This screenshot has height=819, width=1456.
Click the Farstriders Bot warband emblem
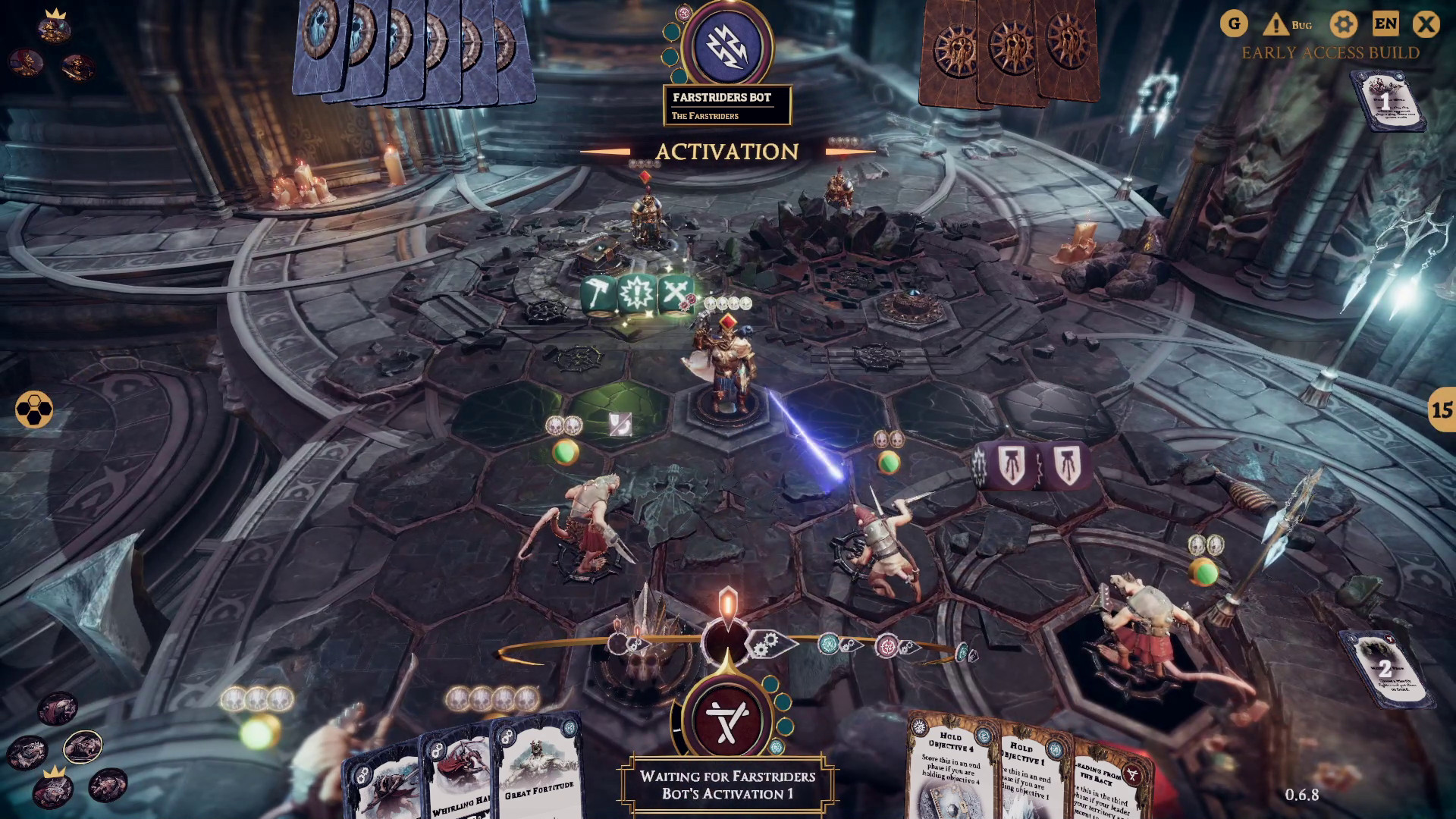click(x=726, y=45)
